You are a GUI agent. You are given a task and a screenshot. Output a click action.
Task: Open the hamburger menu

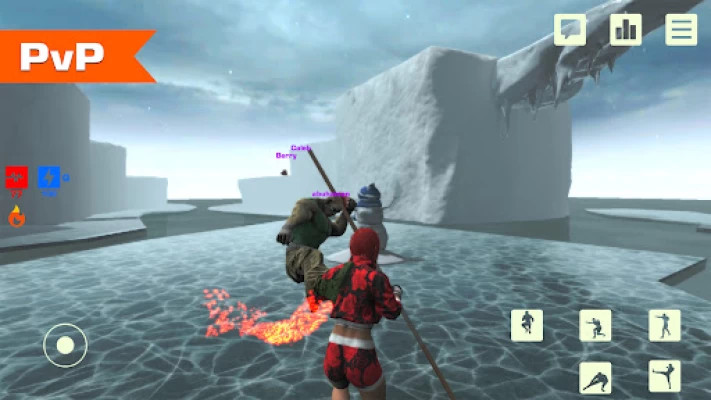[x=682, y=29]
